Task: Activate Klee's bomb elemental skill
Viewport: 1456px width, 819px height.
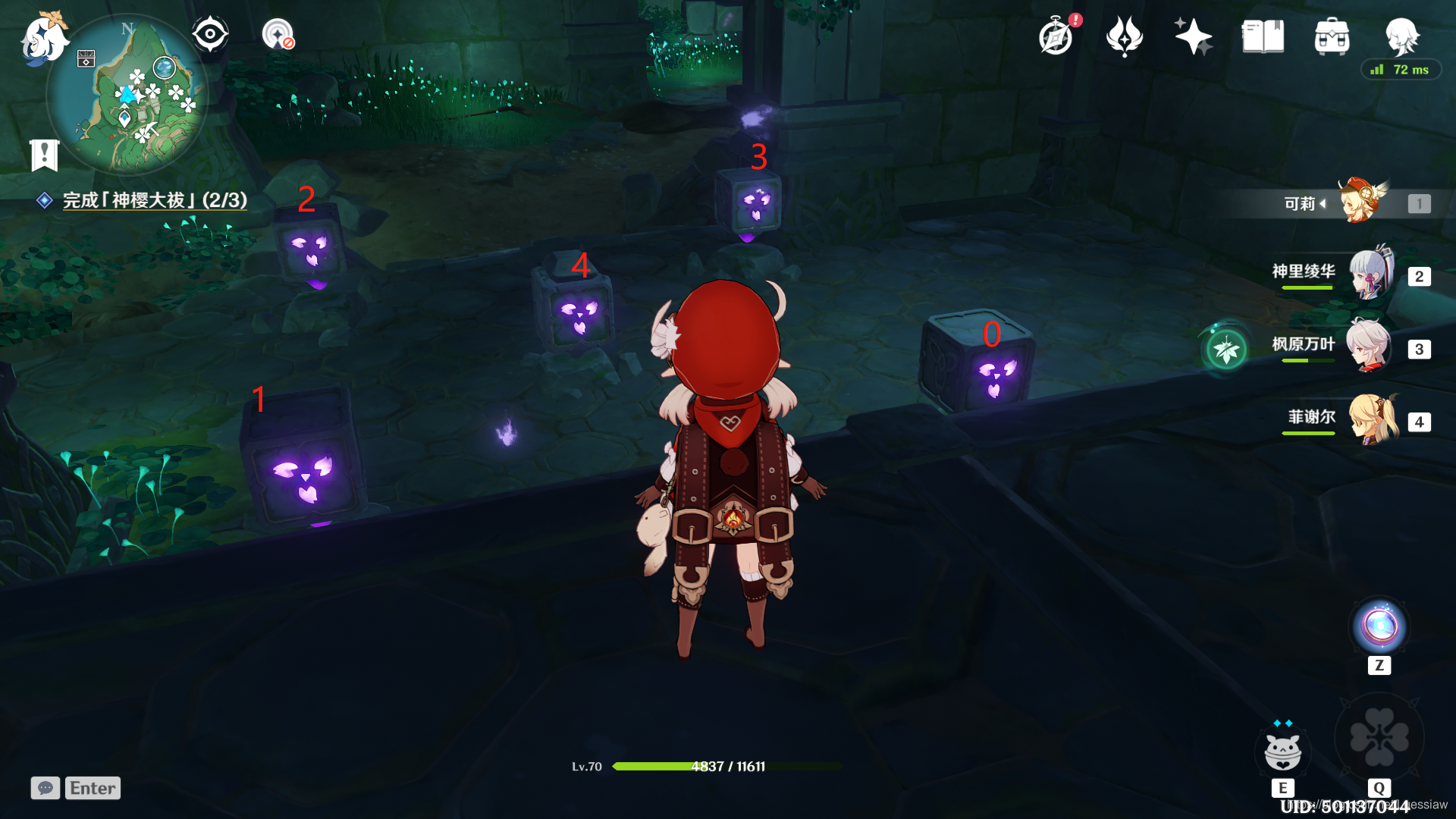Action: pos(1283,751)
